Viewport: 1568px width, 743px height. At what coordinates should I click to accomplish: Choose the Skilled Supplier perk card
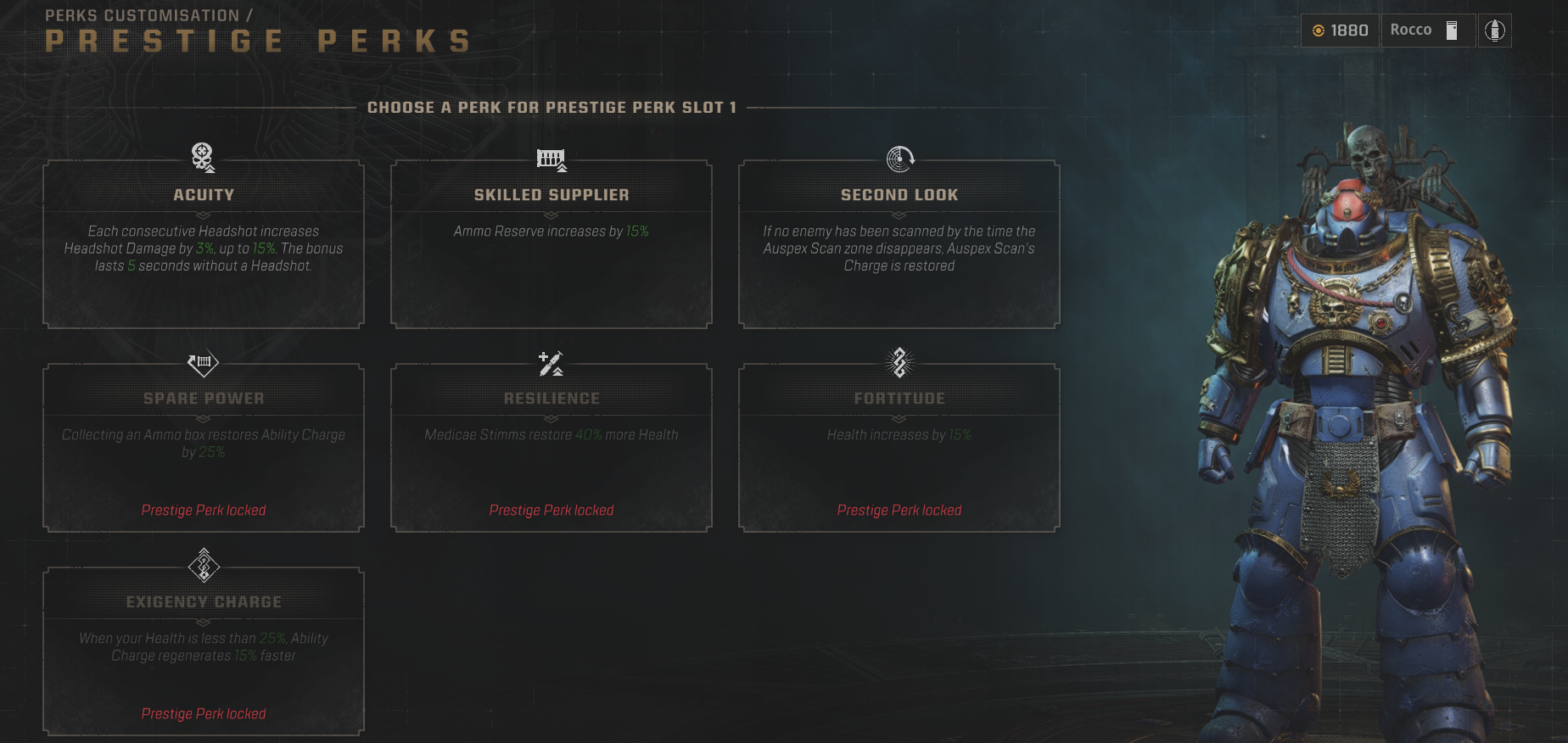point(552,244)
